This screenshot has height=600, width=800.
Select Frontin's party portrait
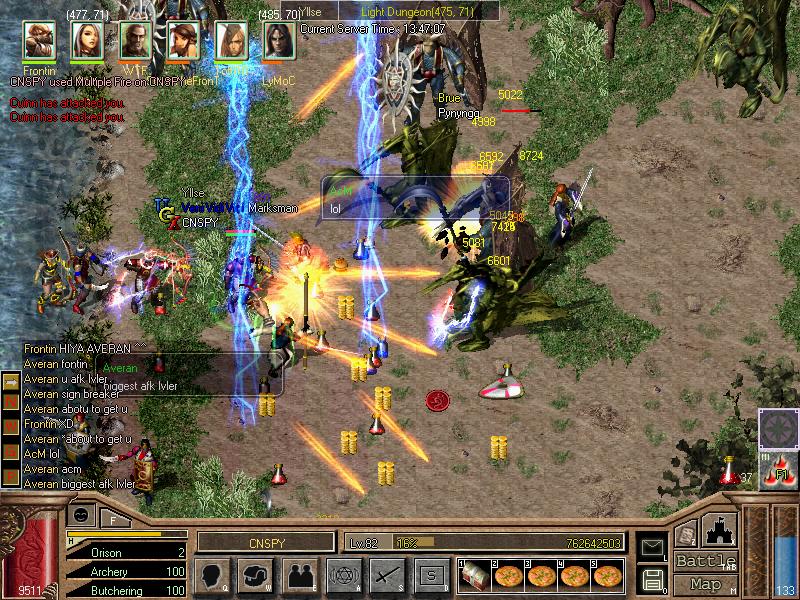[x=39, y=40]
